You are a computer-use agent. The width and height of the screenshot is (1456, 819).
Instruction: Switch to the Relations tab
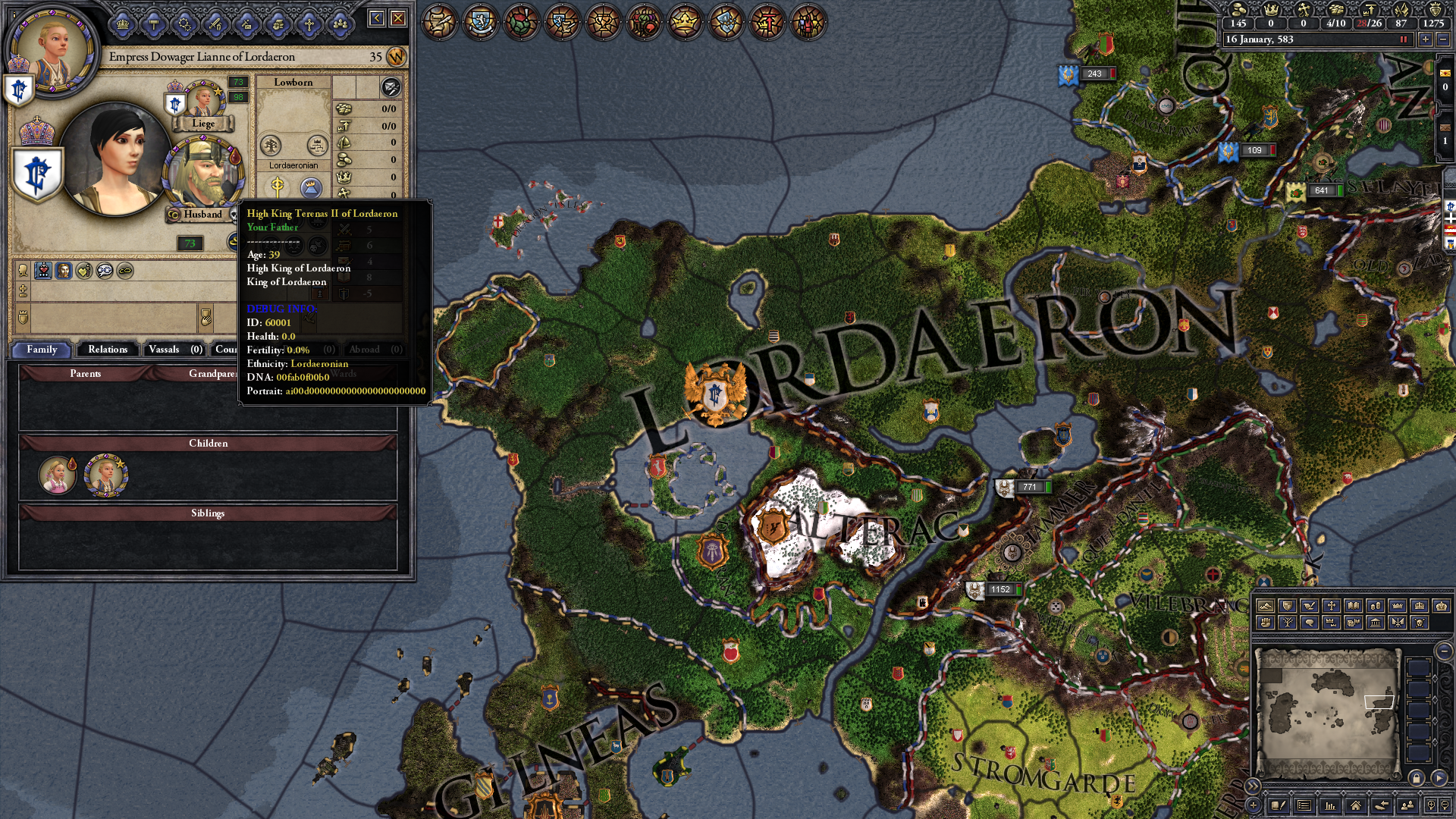[x=108, y=349]
